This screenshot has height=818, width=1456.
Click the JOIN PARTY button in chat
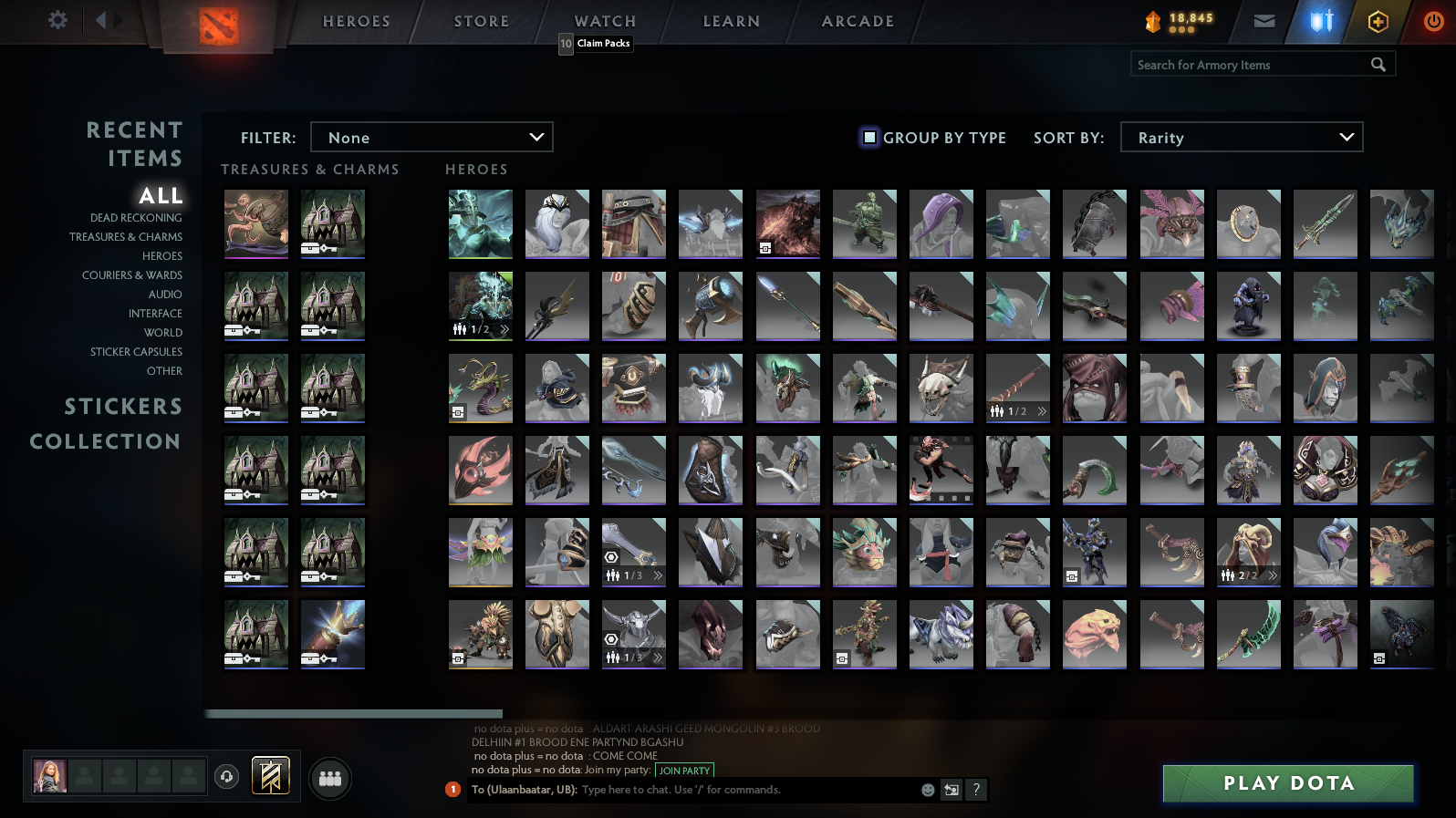point(685,771)
